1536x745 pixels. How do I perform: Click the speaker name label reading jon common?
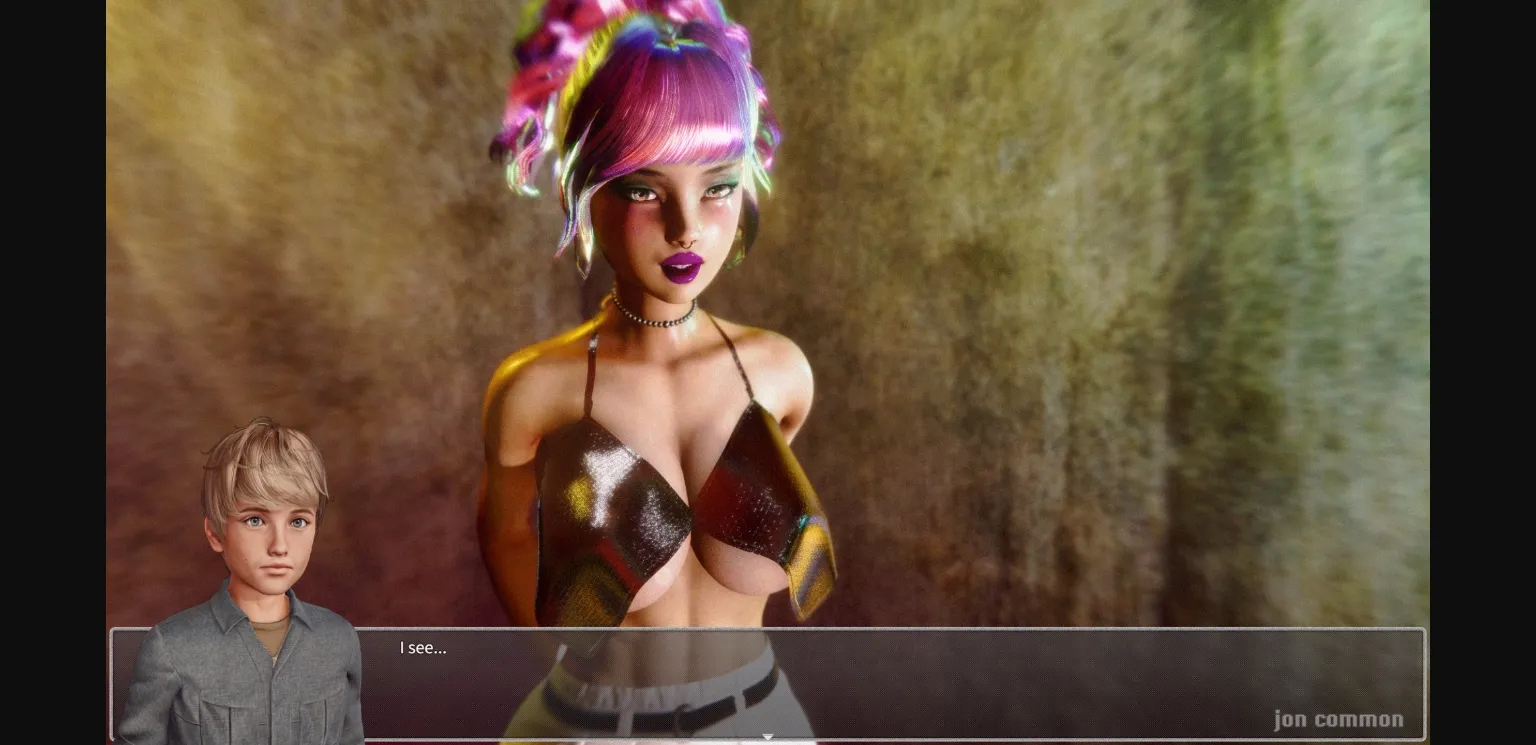point(1340,719)
